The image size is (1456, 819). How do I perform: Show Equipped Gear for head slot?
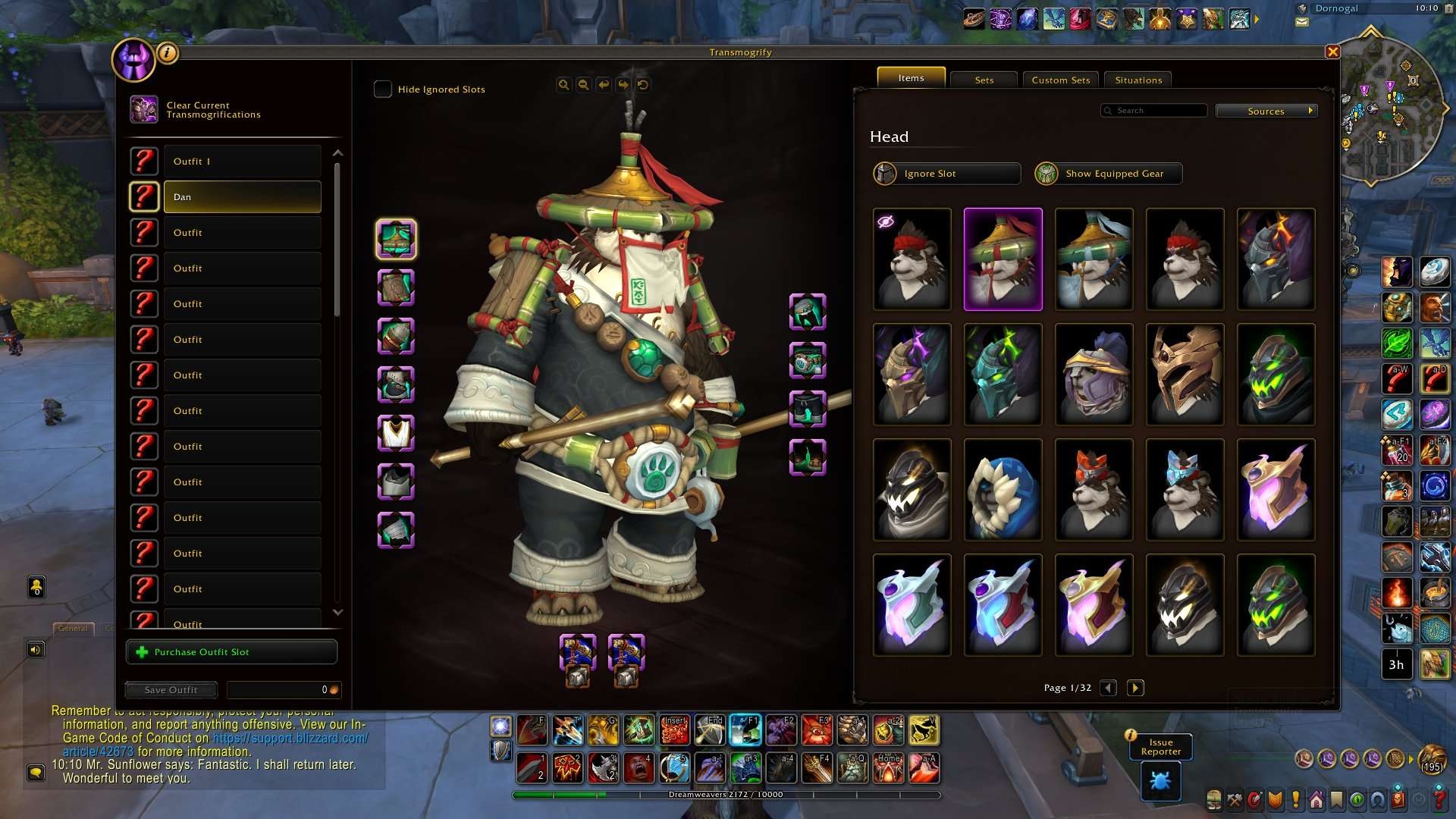pyautogui.click(x=1108, y=174)
